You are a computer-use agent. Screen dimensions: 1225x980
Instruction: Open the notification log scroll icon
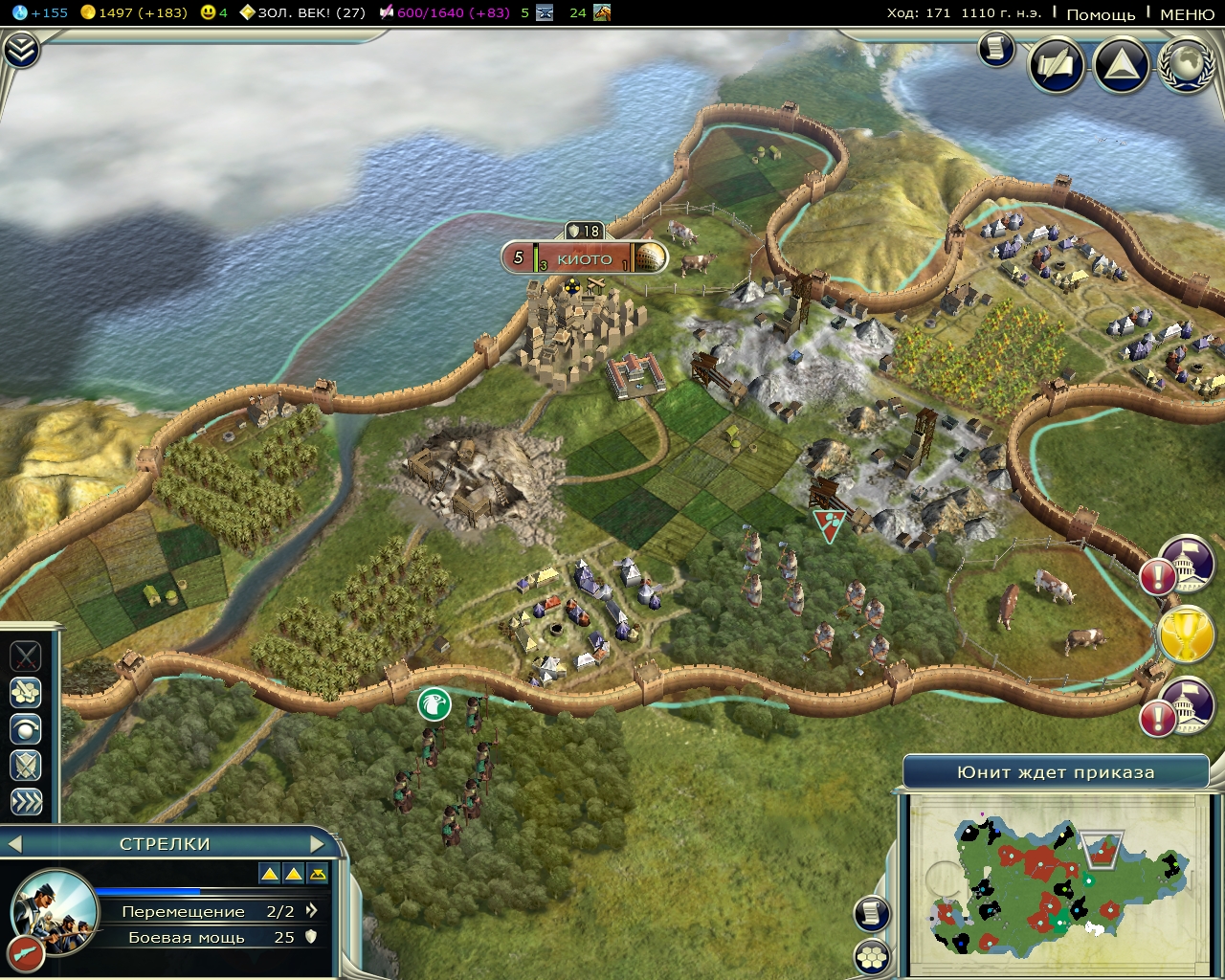(x=995, y=51)
